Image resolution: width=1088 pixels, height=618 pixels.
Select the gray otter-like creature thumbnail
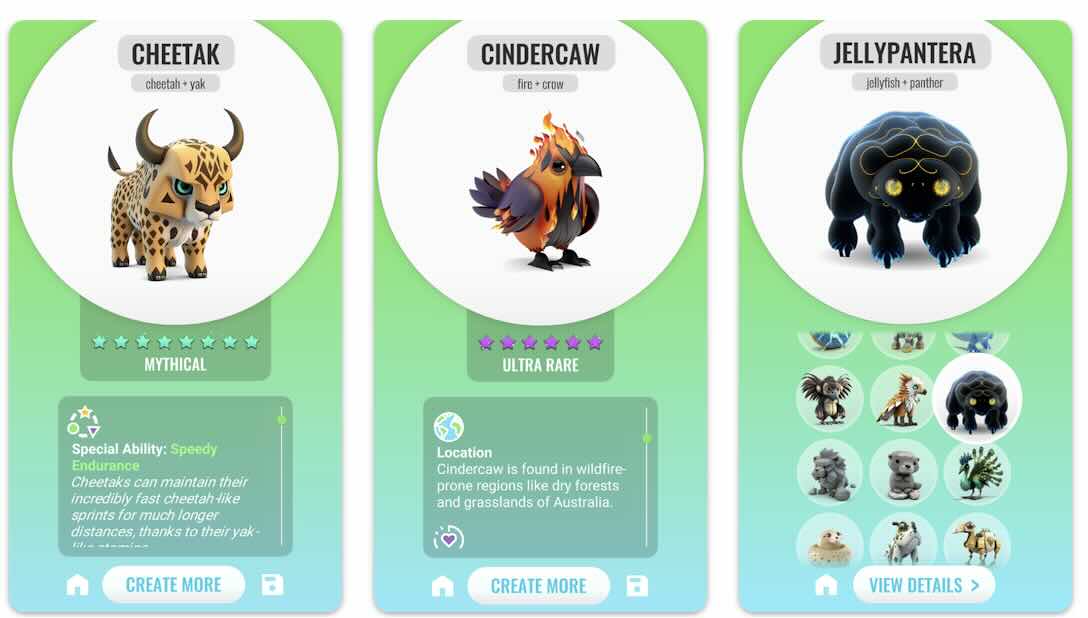pos(902,471)
